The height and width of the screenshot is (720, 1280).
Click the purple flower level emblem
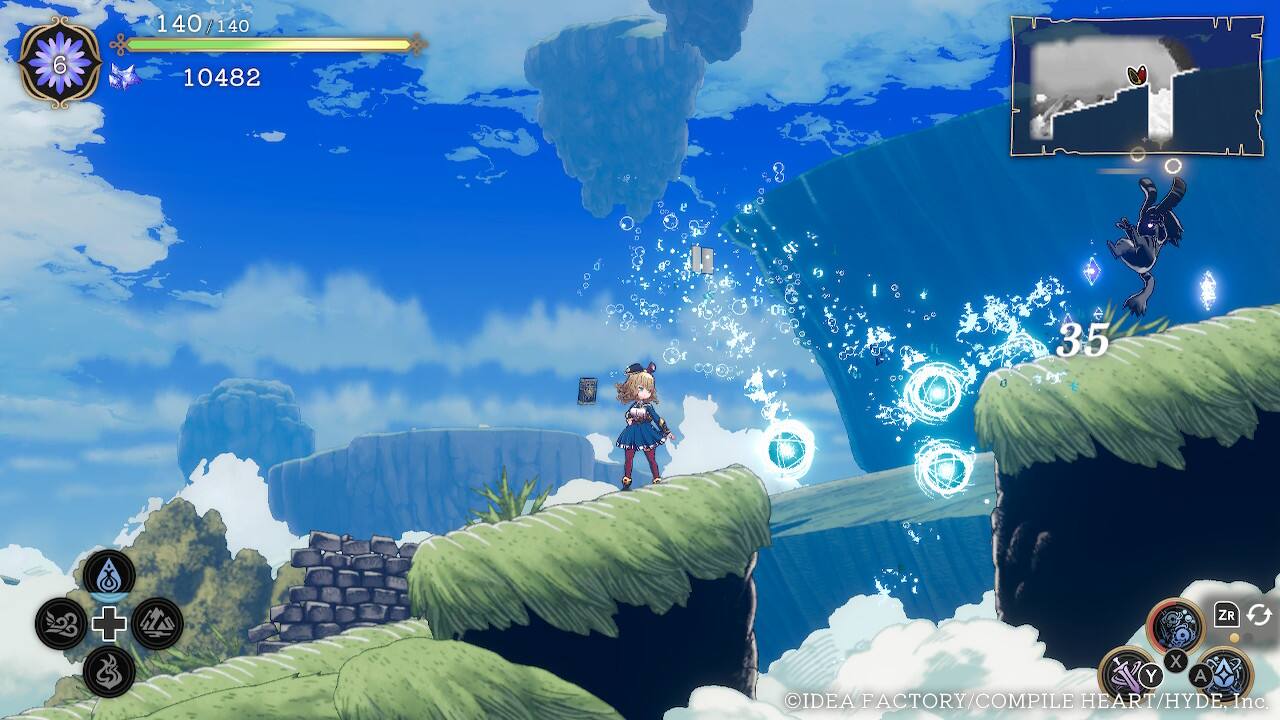click(60, 62)
